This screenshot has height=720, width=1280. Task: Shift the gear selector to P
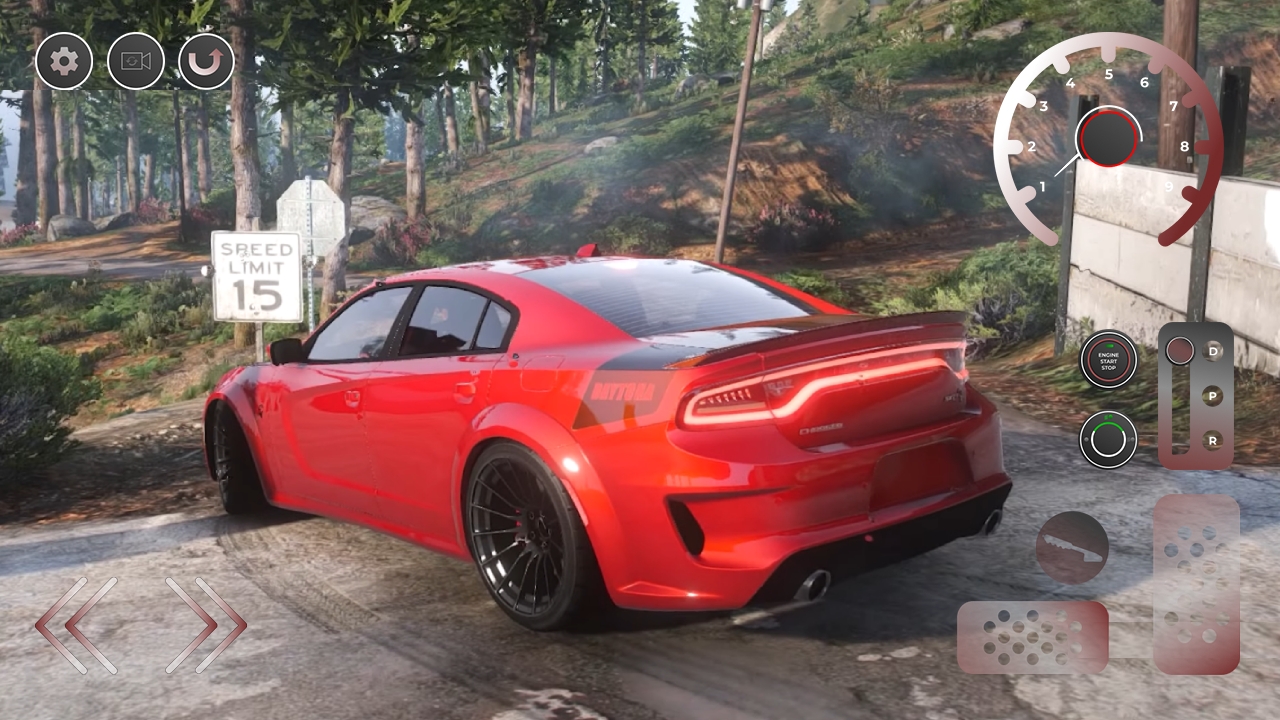[1214, 395]
